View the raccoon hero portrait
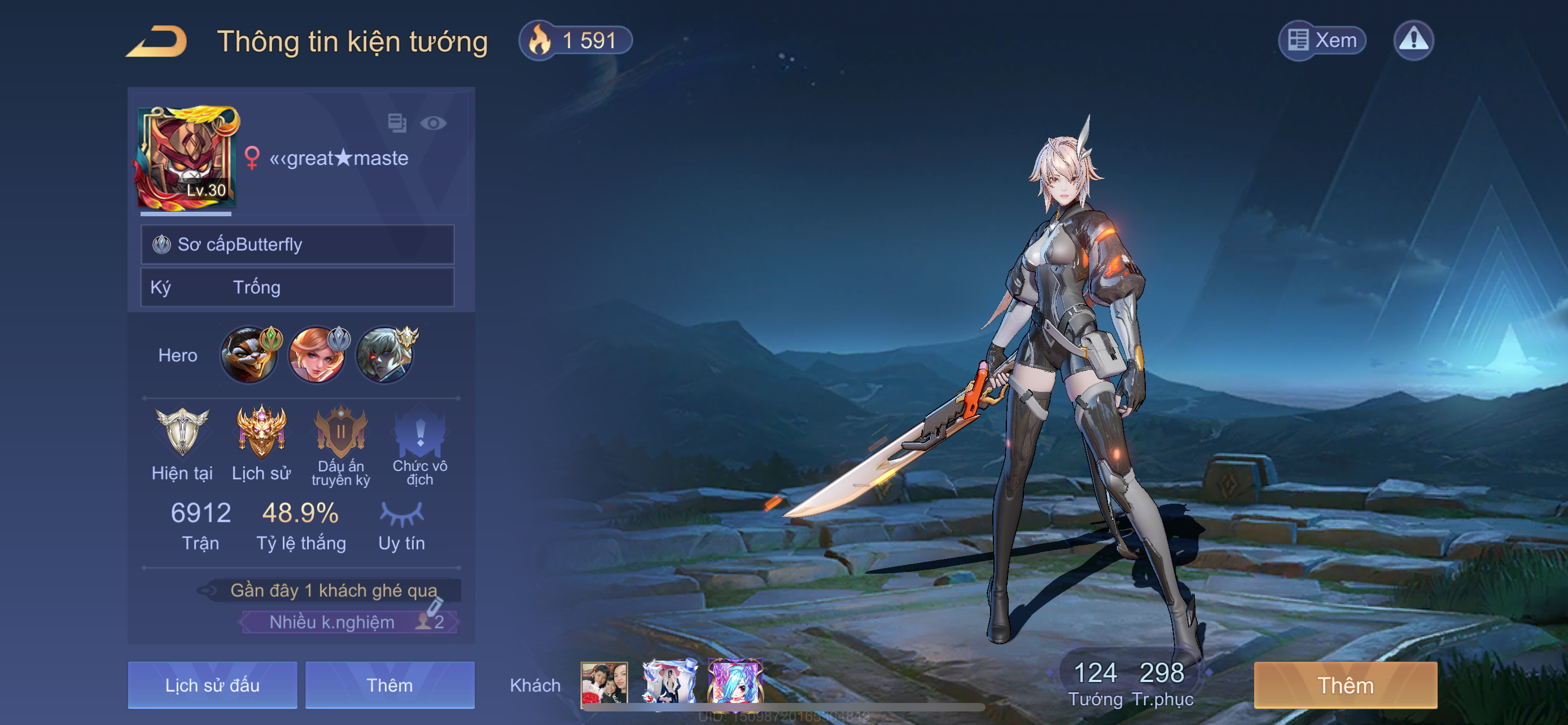The image size is (1568, 725). tap(249, 355)
